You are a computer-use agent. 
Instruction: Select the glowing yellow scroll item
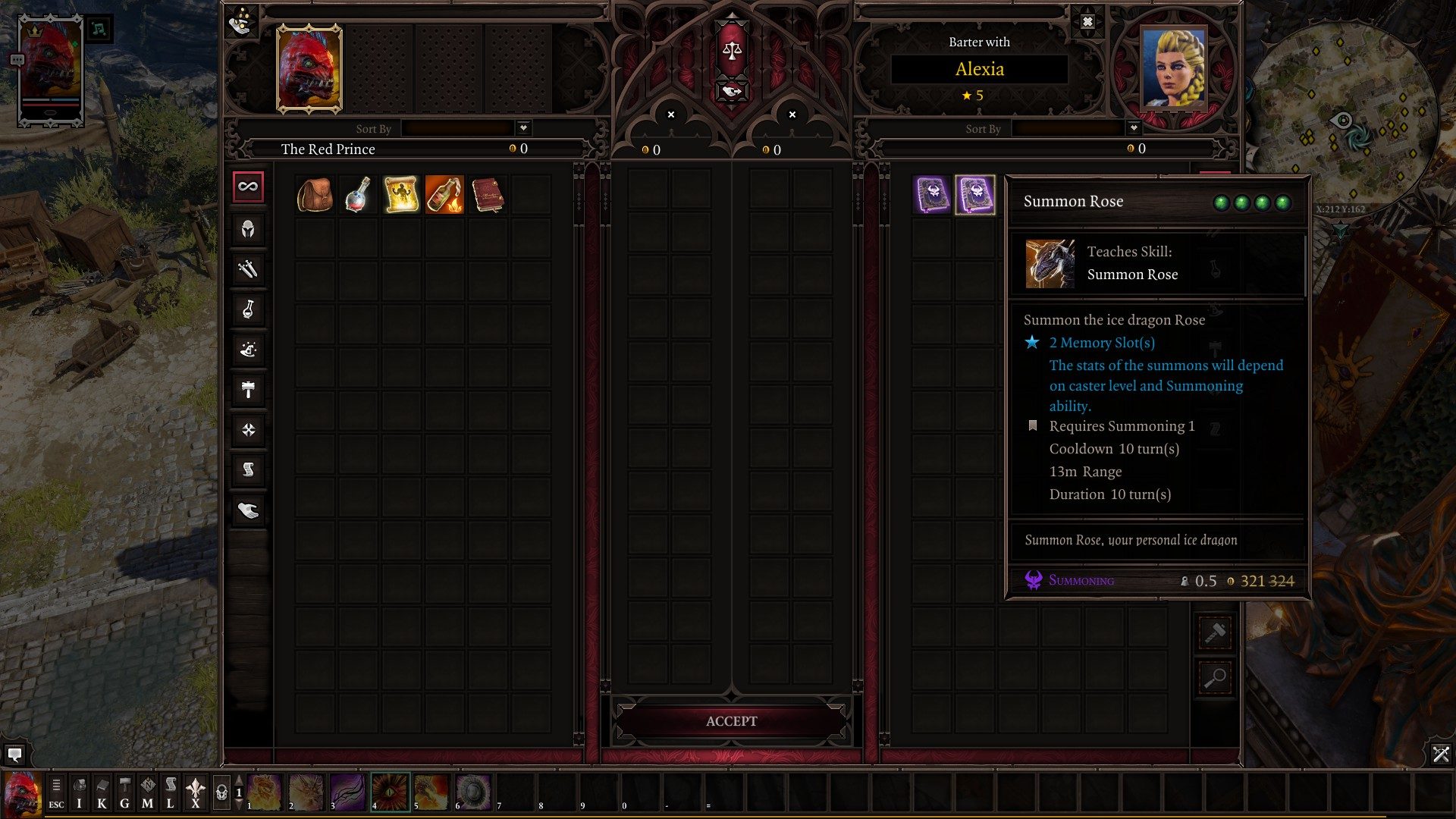pyautogui.click(x=401, y=195)
